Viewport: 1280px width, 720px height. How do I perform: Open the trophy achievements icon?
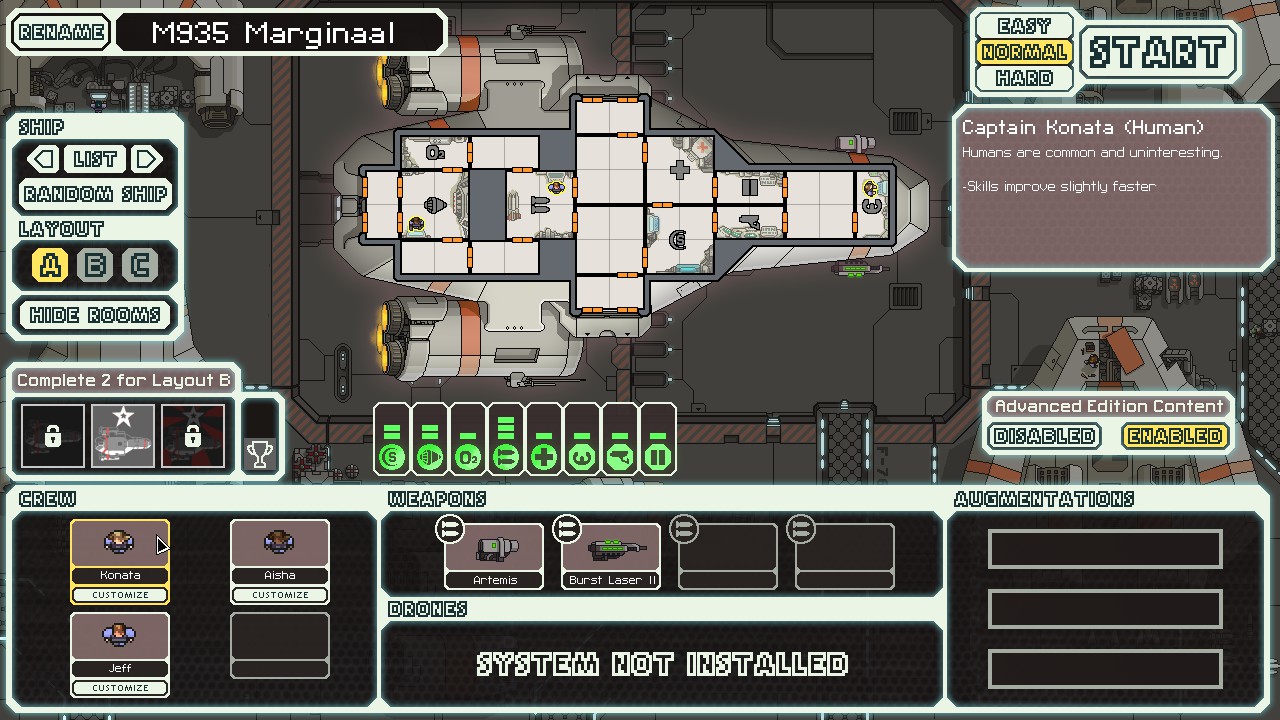click(260, 455)
